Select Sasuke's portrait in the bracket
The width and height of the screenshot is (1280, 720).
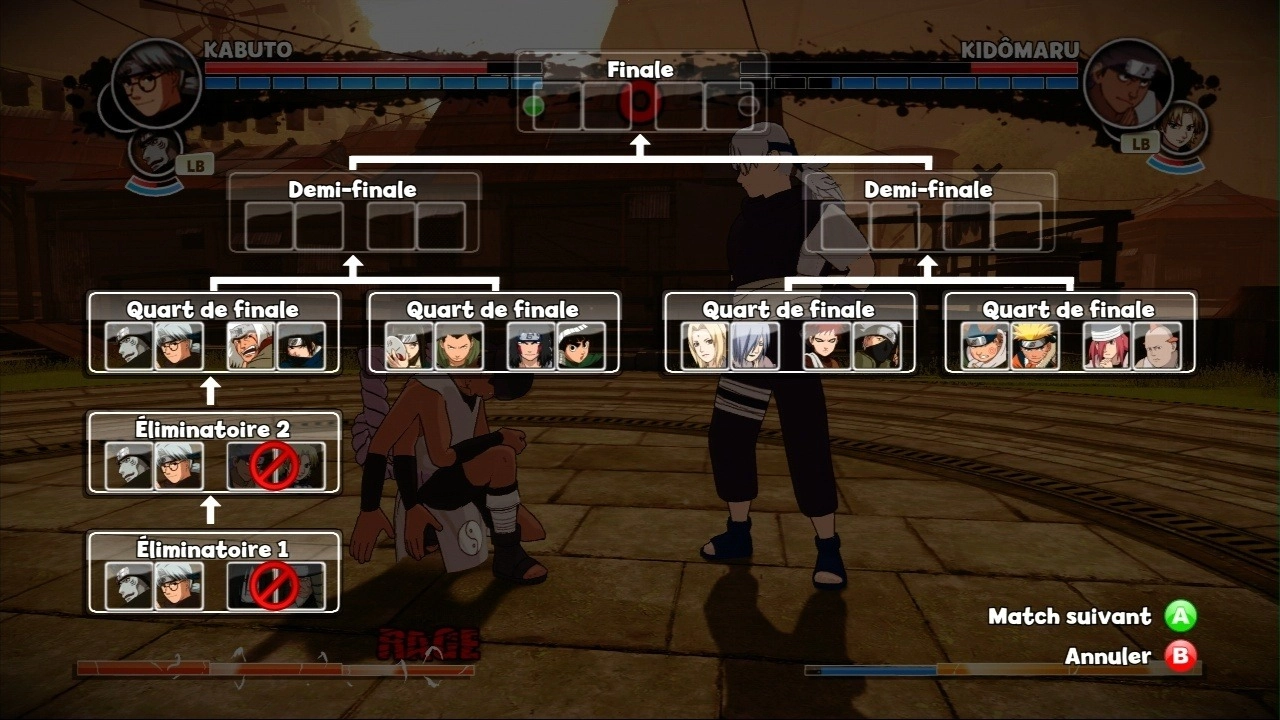[301, 346]
